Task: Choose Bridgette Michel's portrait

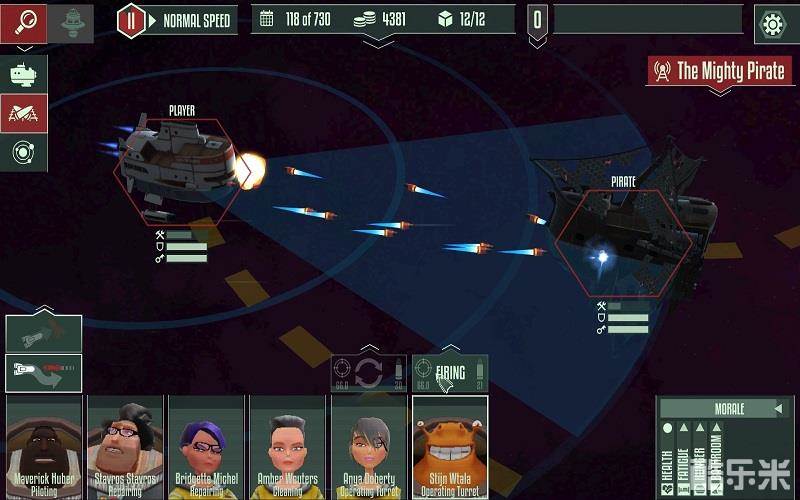Action: tap(205, 446)
